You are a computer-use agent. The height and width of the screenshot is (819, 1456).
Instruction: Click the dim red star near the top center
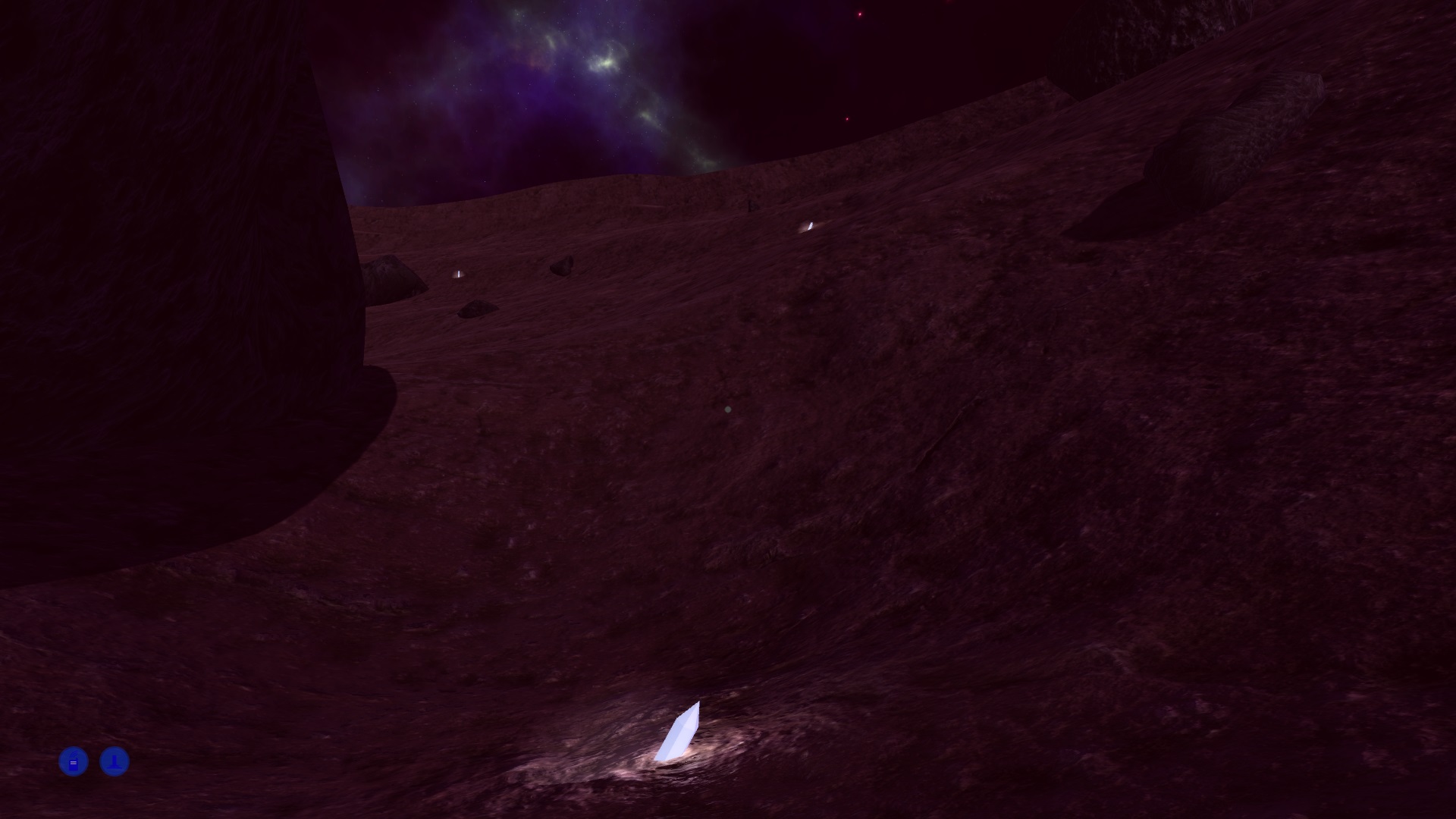point(847,118)
